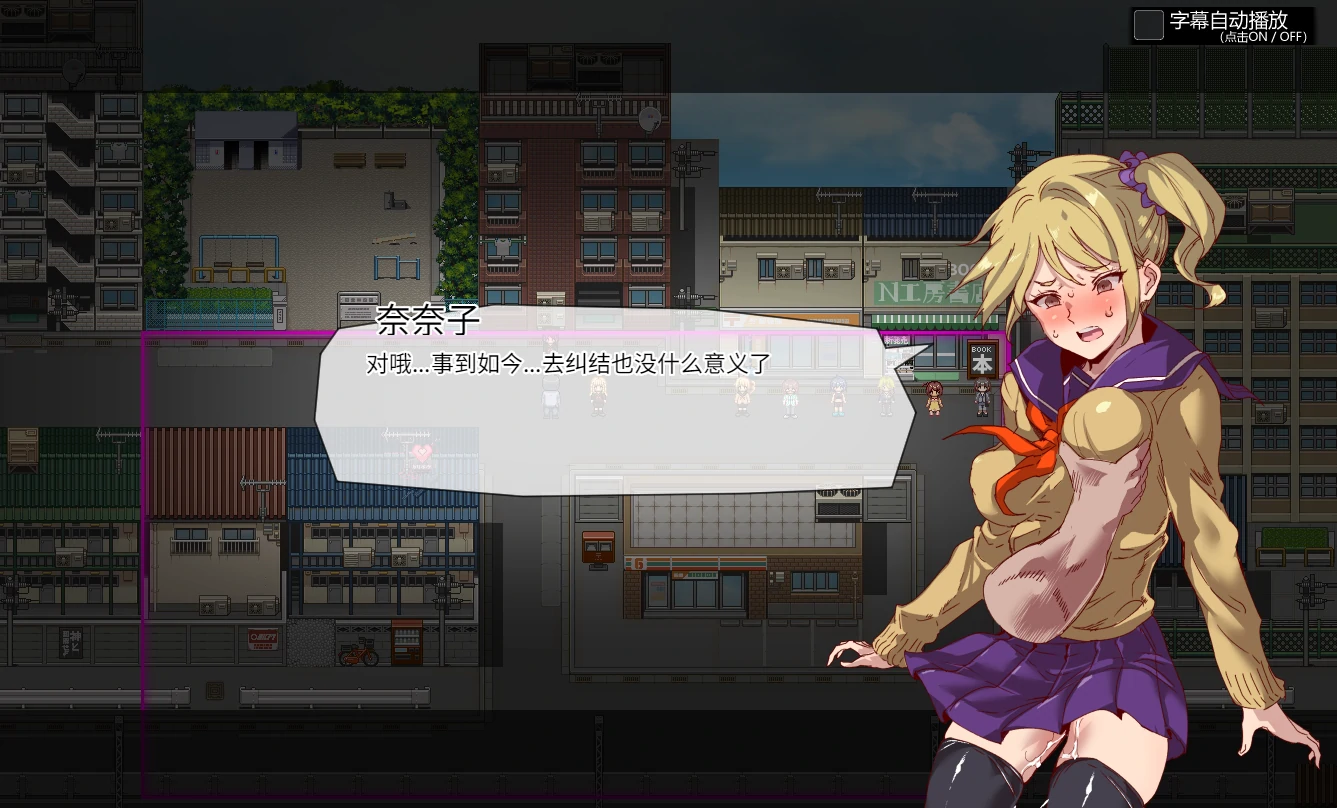
Task: Click the 新発売 advertisement banner
Action: click(x=895, y=340)
